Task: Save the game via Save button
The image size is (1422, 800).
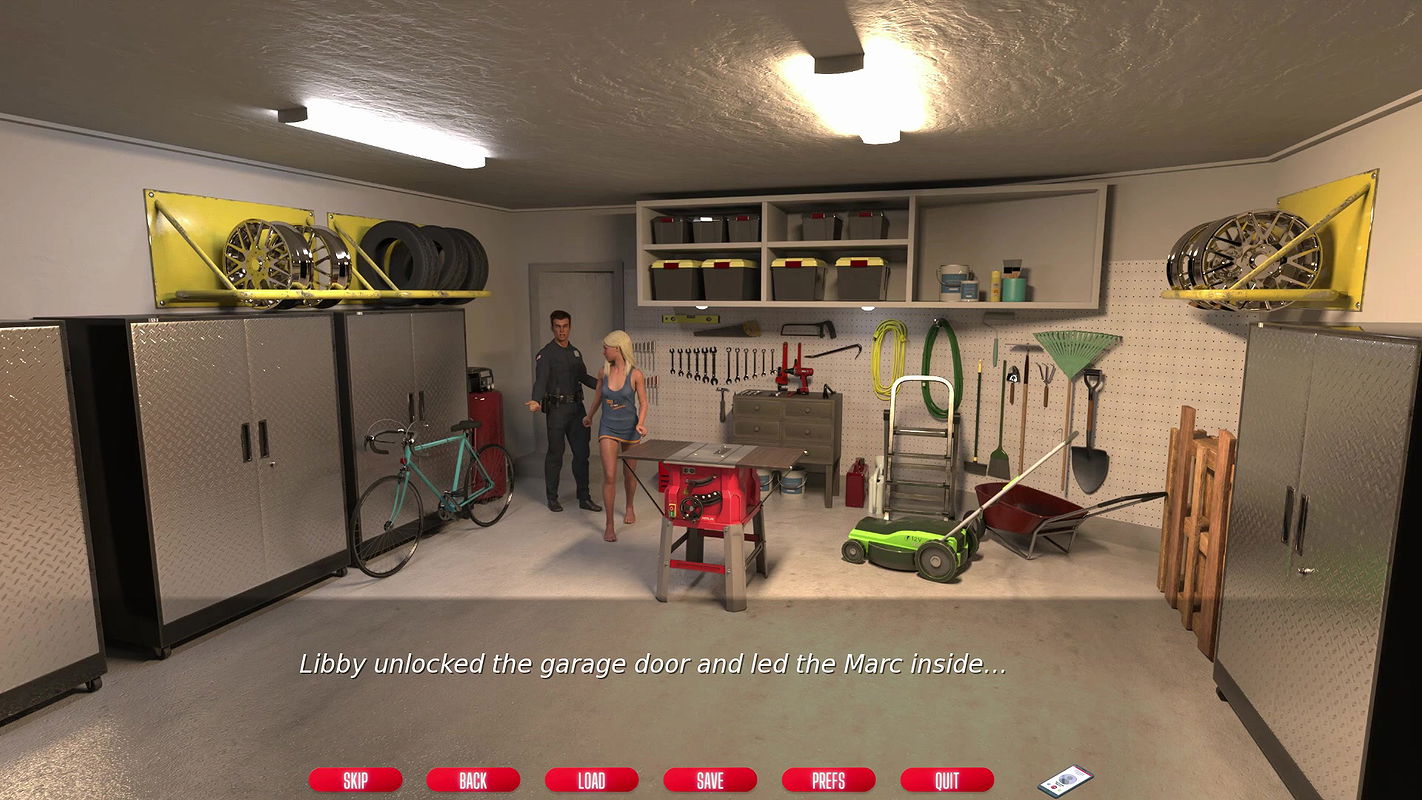Action: [710, 780]
